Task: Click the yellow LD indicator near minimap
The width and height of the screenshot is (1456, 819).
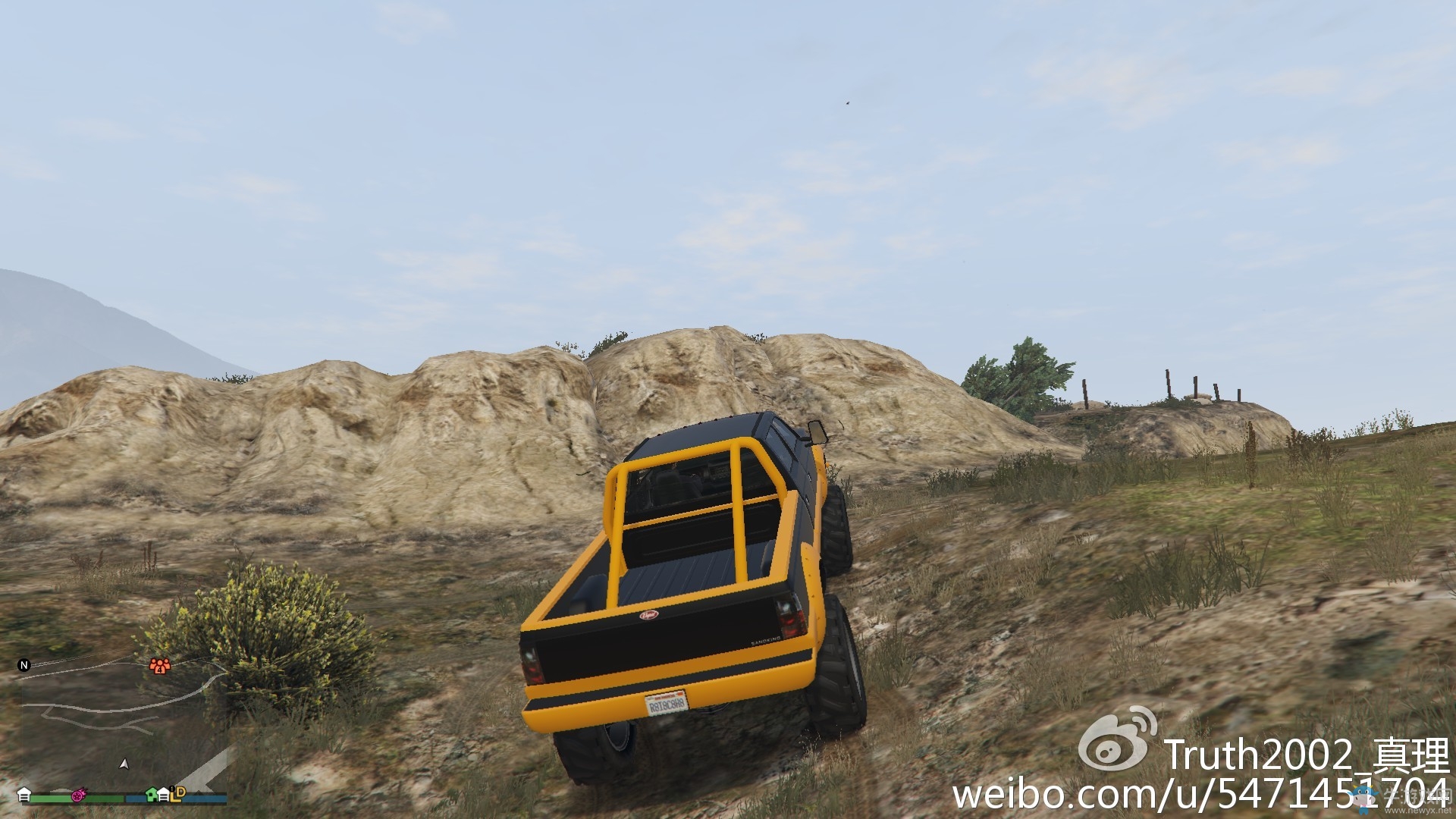Action: tap(178, 795)
